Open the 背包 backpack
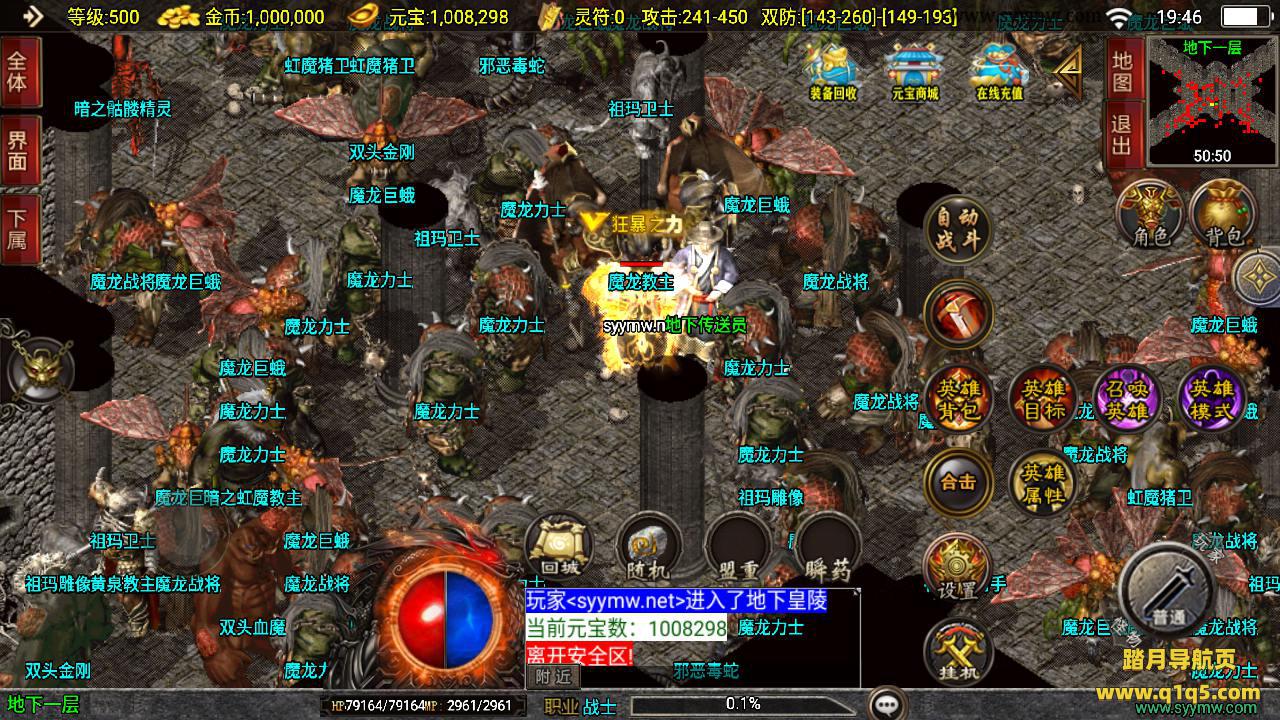 click(x=1224, y=214)
